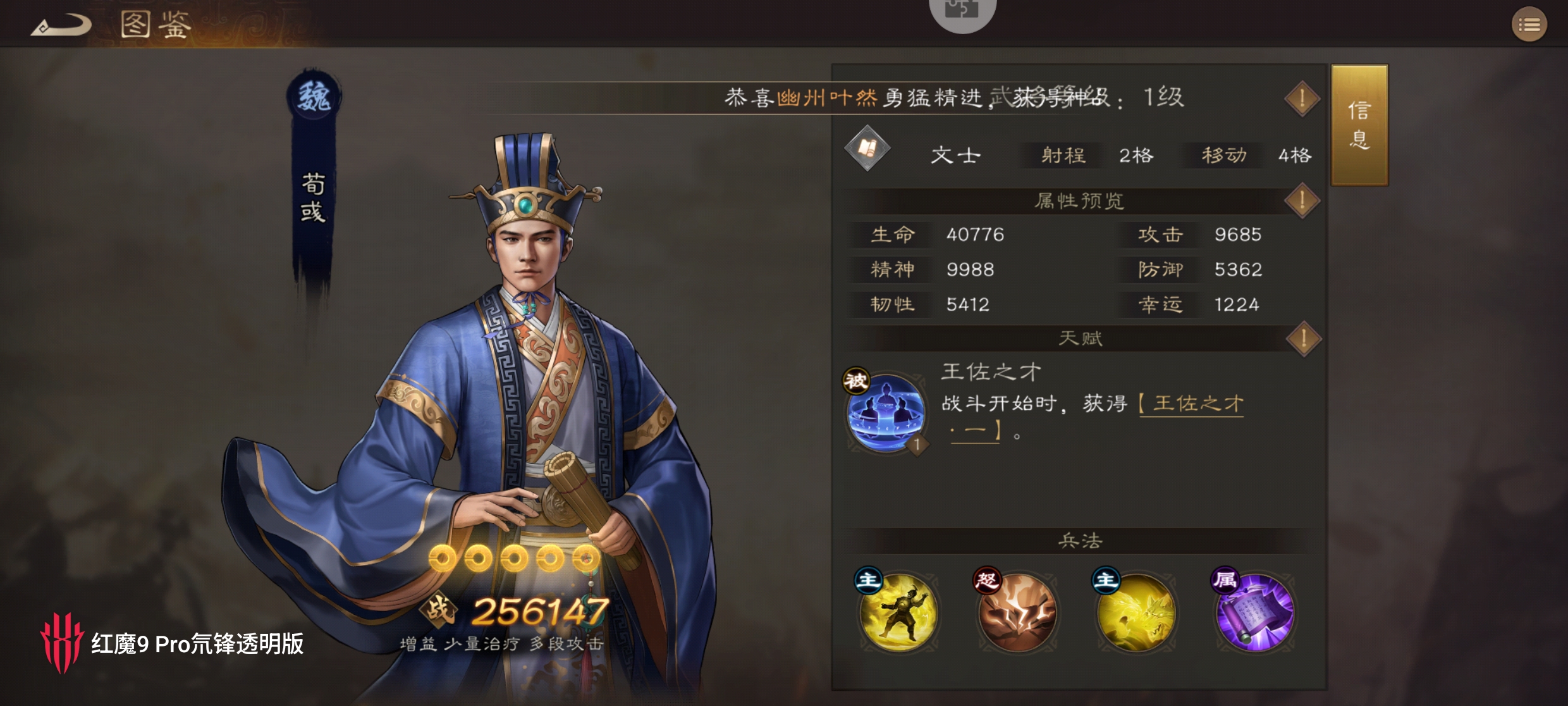Switch to the 信息 tab
Viewport: 1568px width, 706px height.
(x=1359, y=125)
